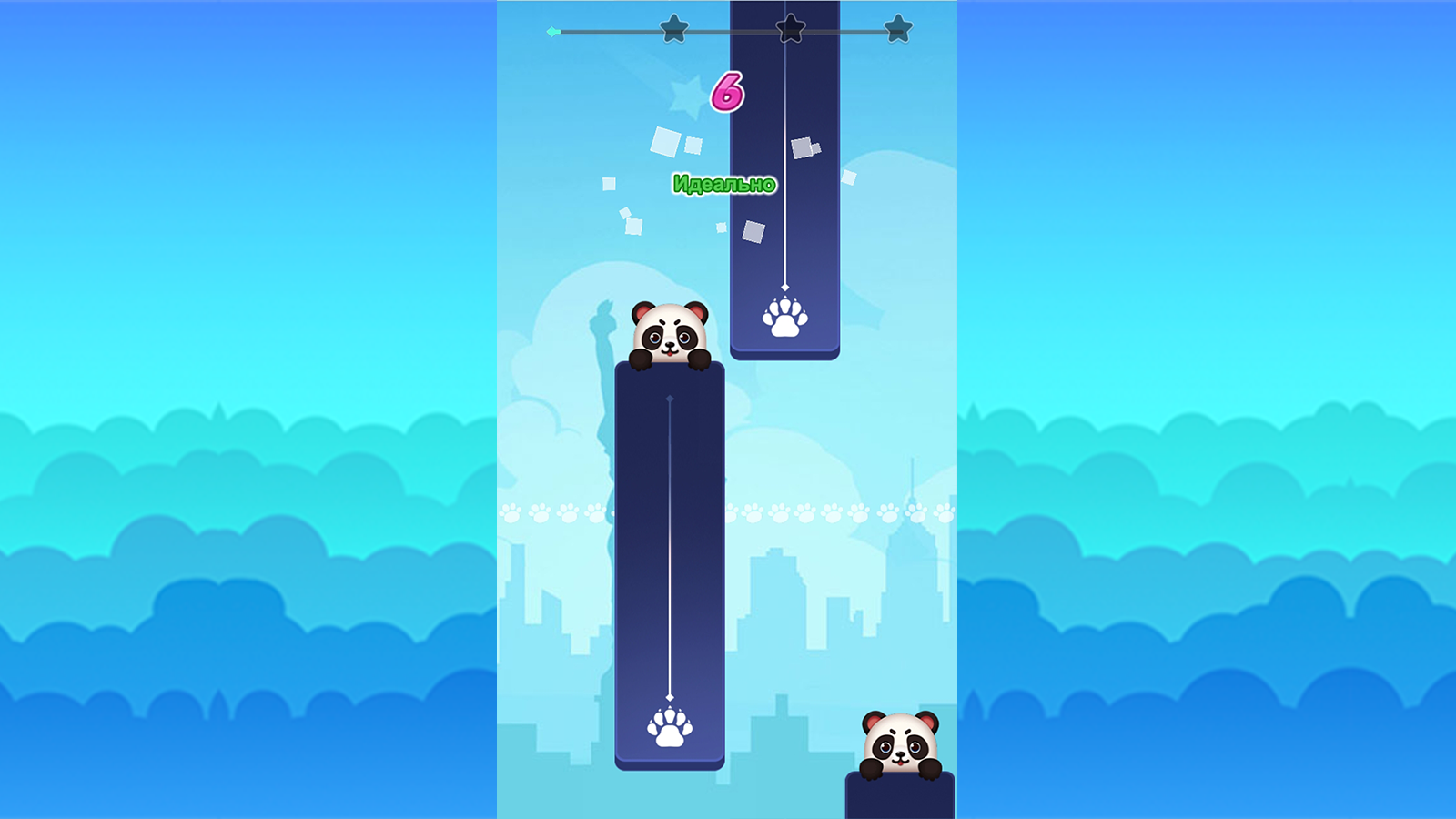
Task: Tap the pink combo counter showing 6
Action: pyautogui.click(x=725, y=92)
